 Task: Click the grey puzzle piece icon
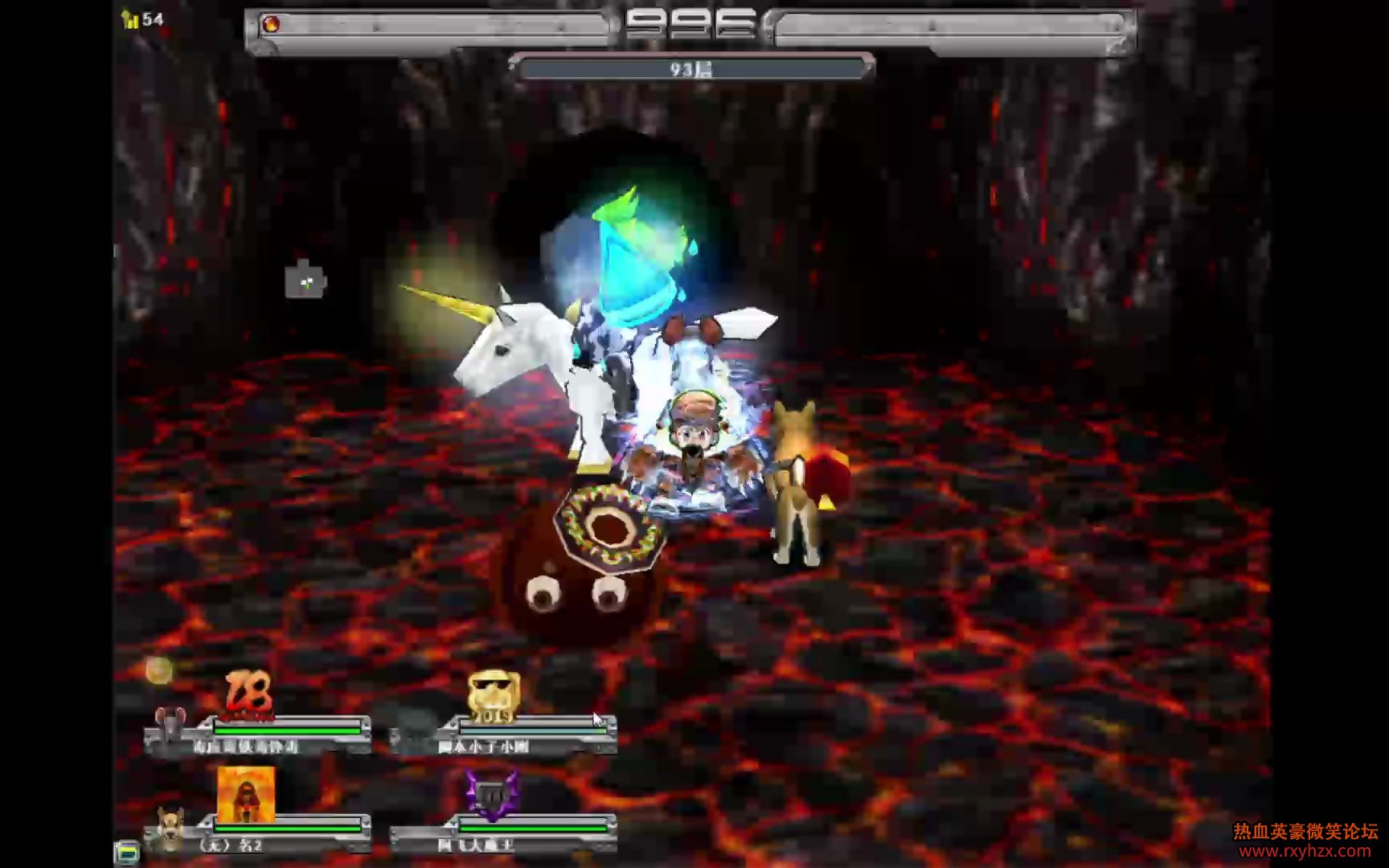coord(305,280)
